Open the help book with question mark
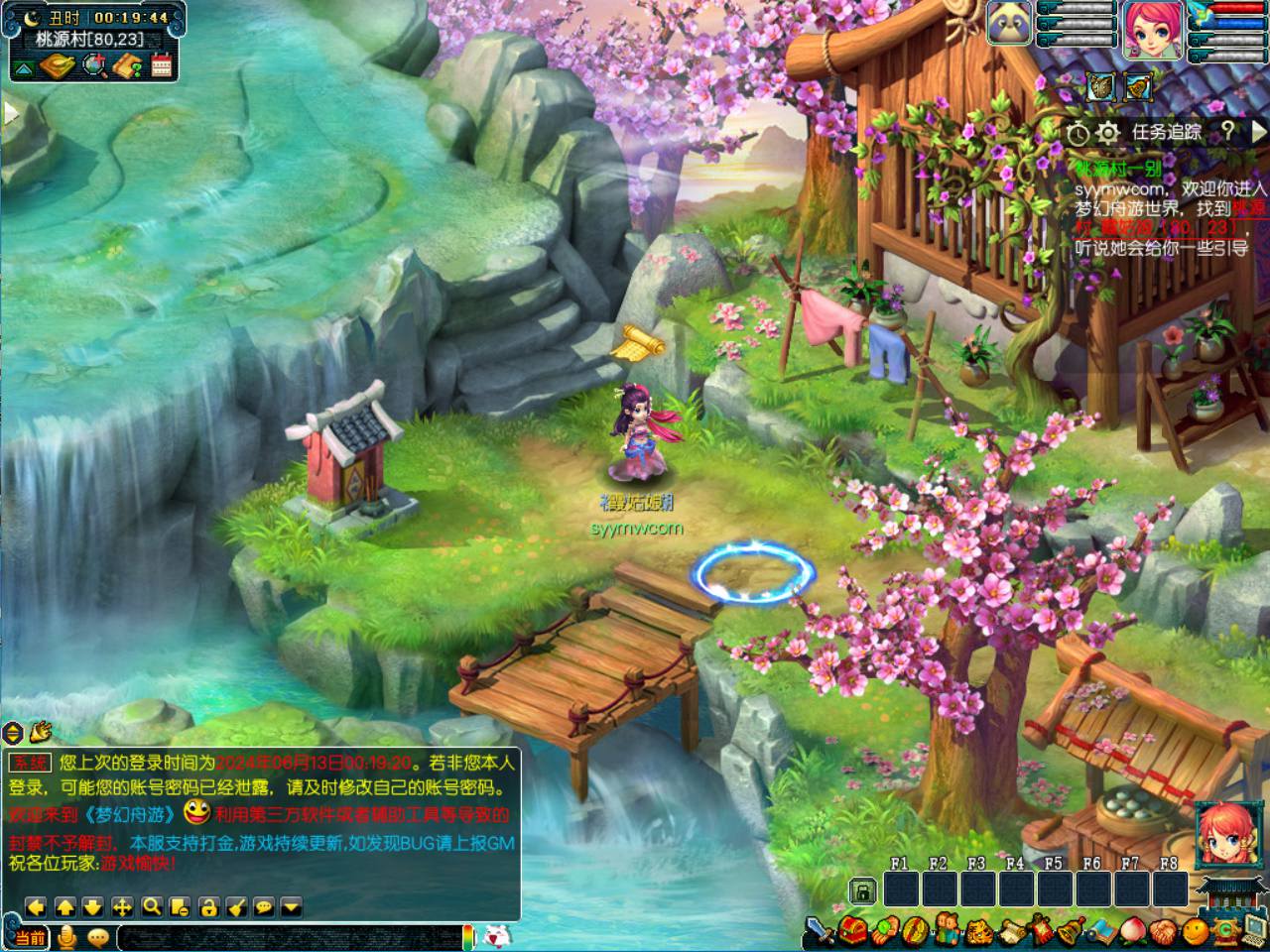 coord(128,66)
